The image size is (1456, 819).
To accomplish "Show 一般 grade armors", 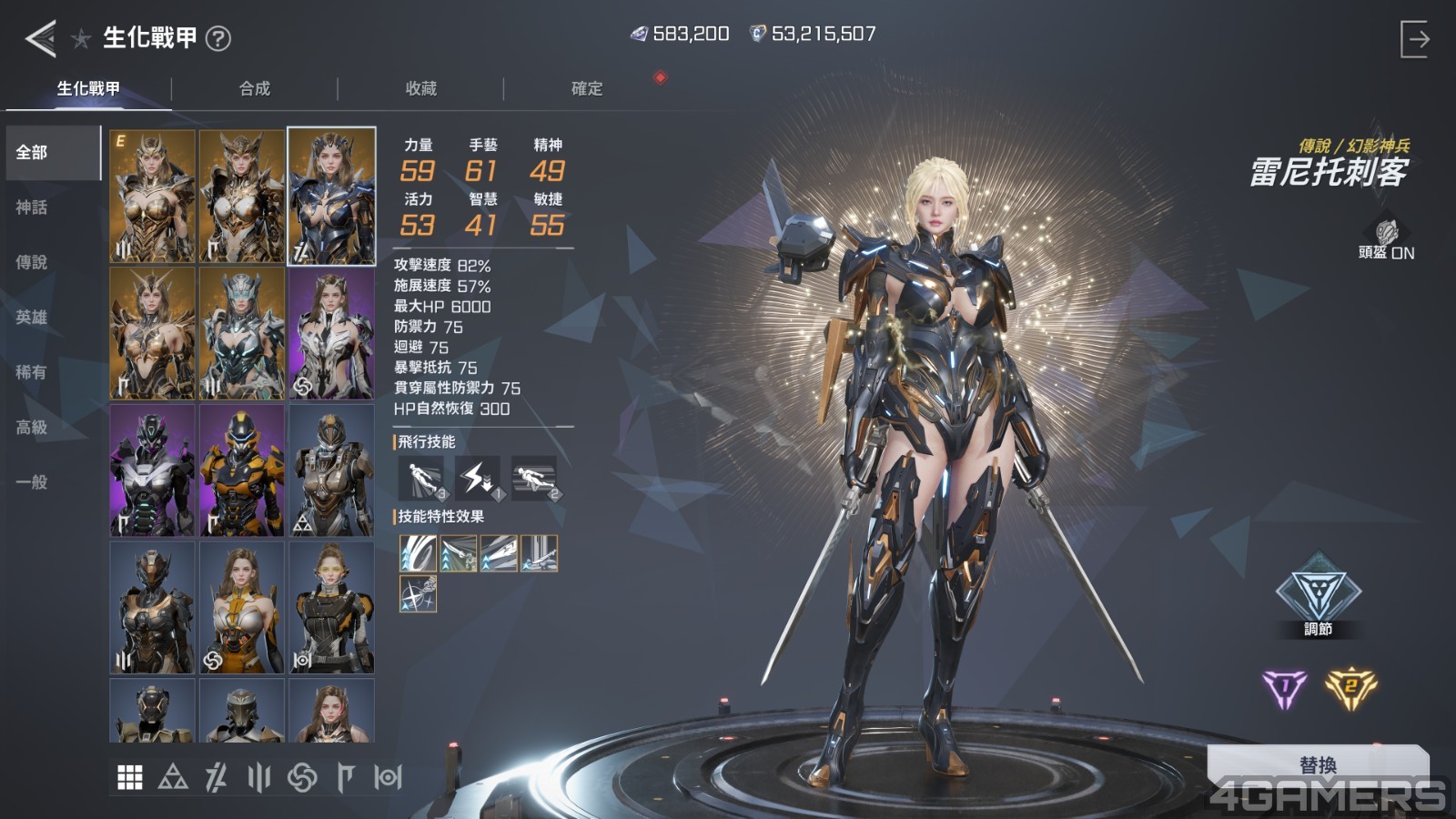I will [x=32, y=481].
